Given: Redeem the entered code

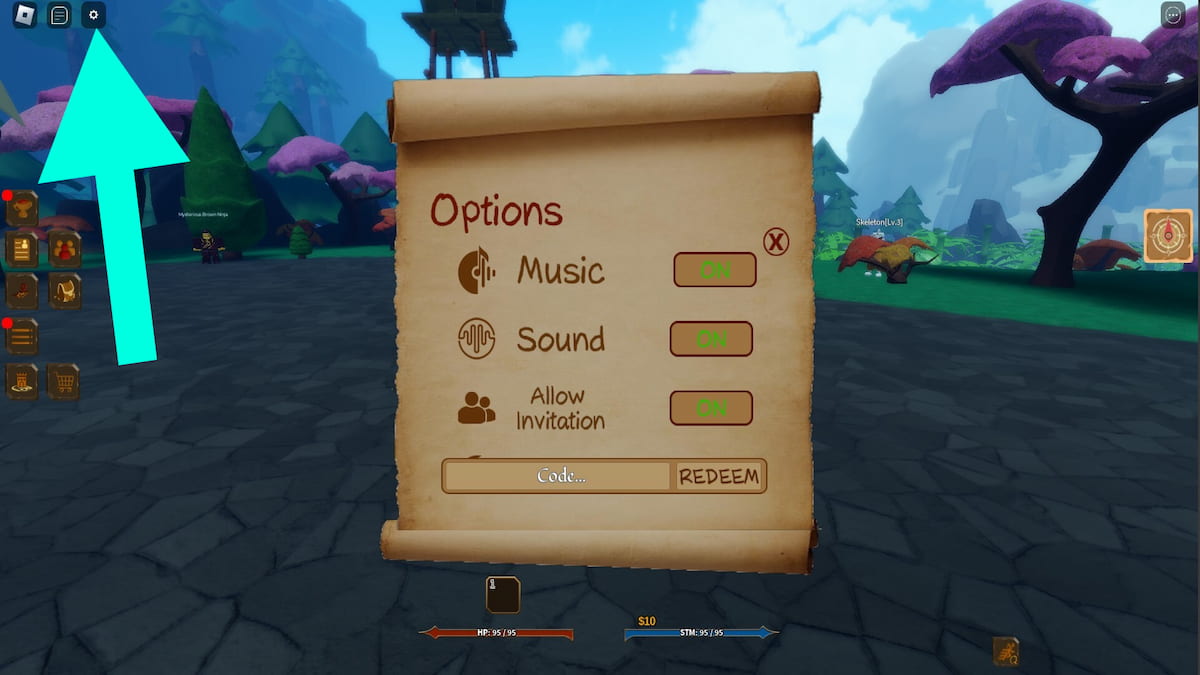Looking at the screenshot, I should click(719, 477).
